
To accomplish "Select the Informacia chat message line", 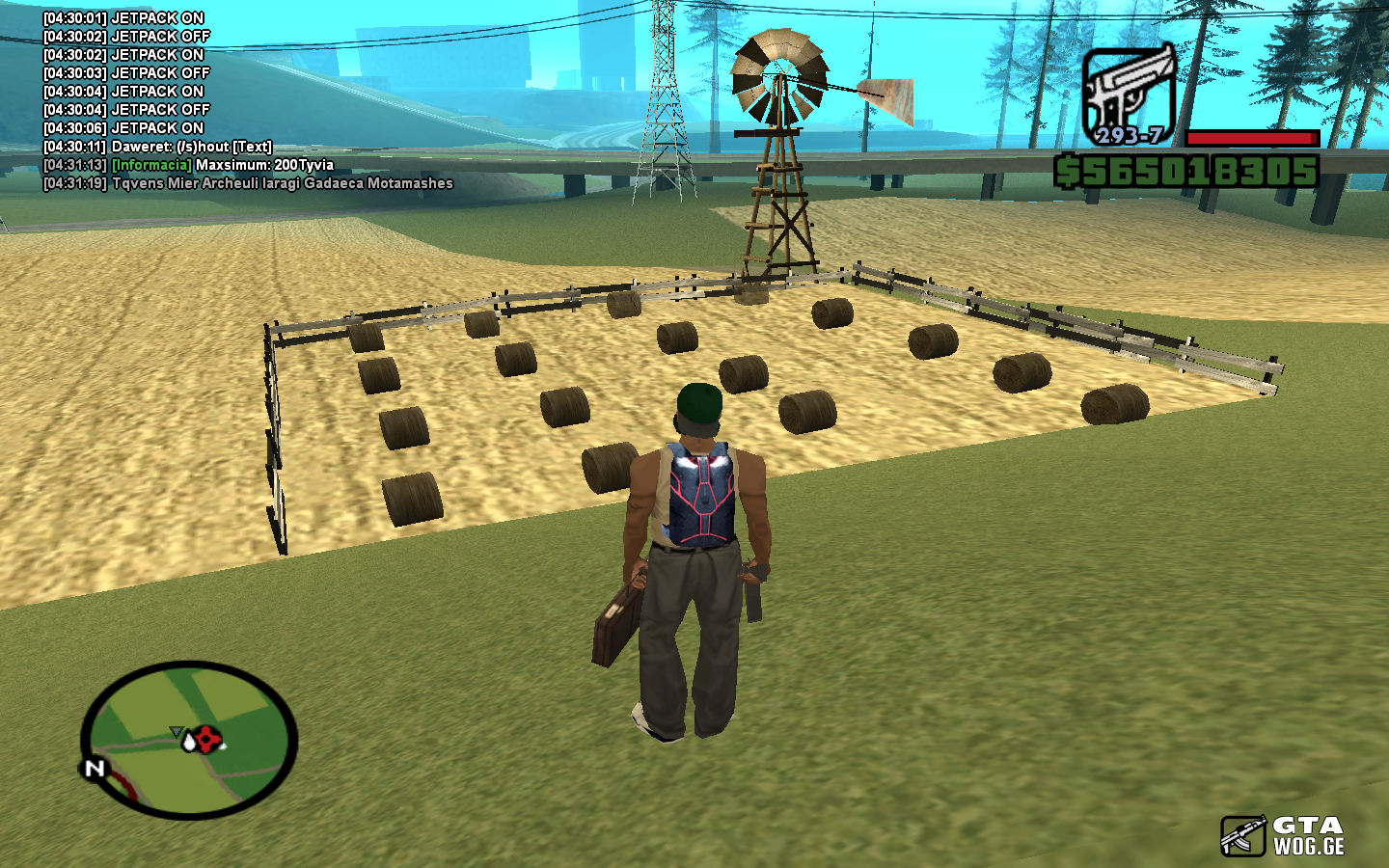I will pos(188,165).
